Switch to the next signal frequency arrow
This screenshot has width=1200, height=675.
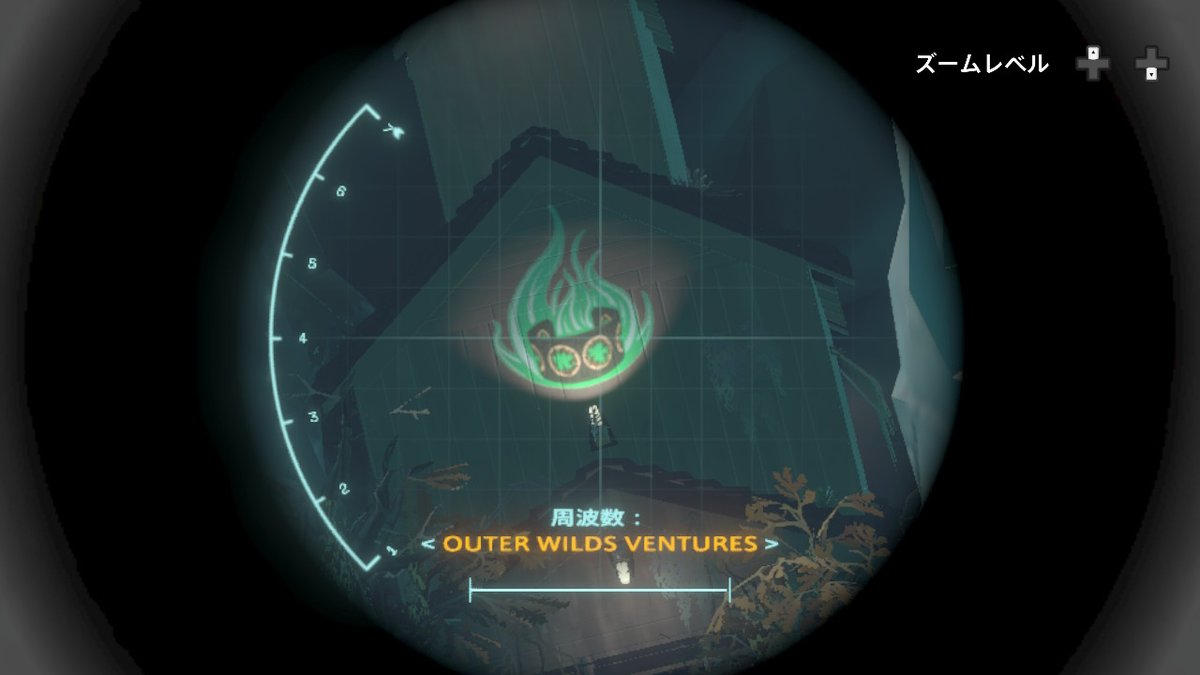[x=771, y=545]
